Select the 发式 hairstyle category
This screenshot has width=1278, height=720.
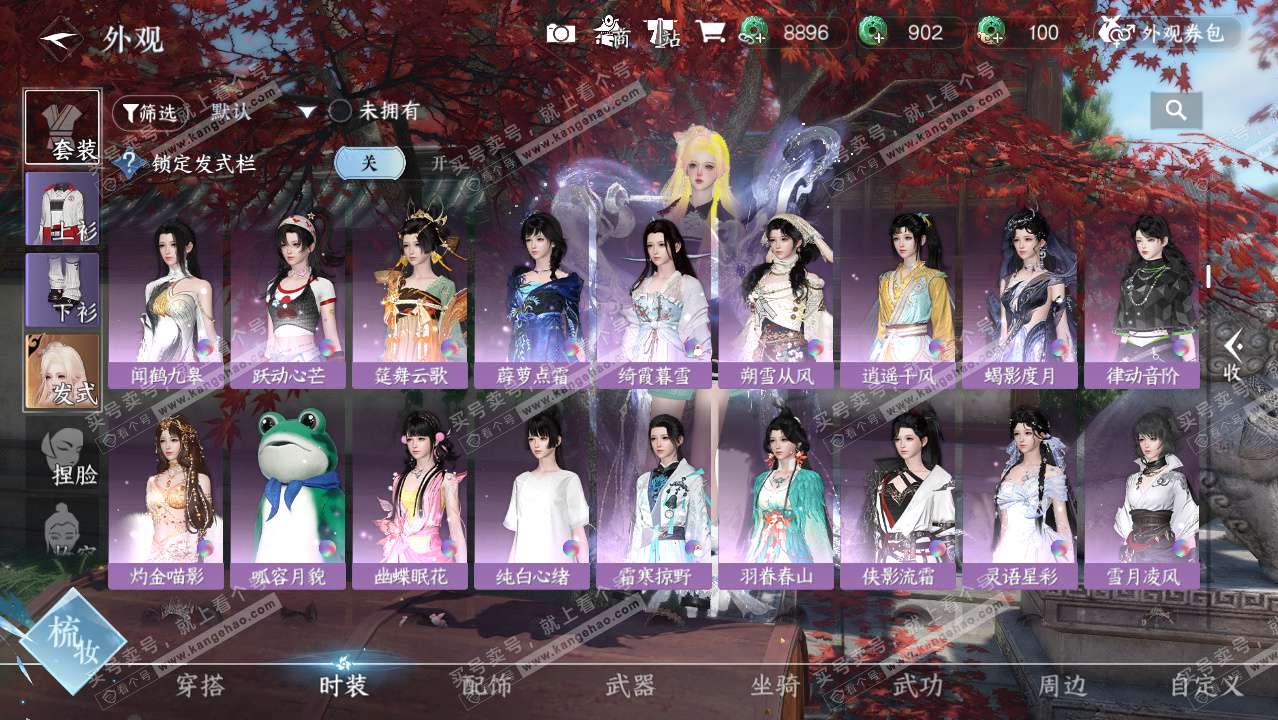point(63,371)
